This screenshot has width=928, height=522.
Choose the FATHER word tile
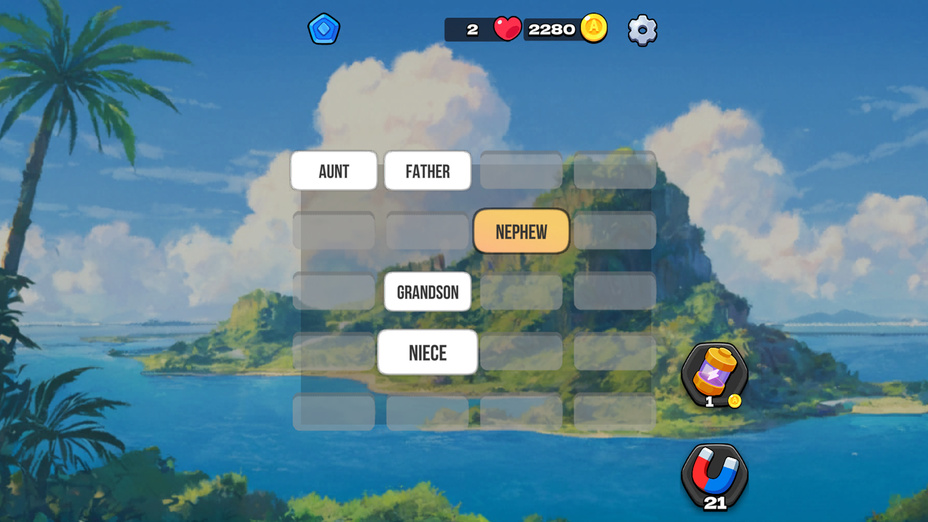(x=427, y=171)
